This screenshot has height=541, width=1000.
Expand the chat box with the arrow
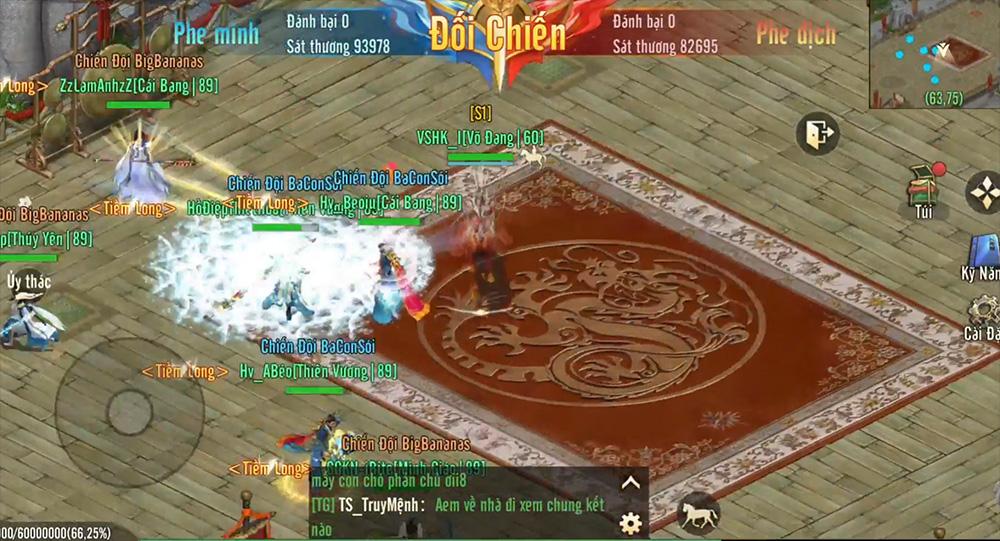pos(630,483)
